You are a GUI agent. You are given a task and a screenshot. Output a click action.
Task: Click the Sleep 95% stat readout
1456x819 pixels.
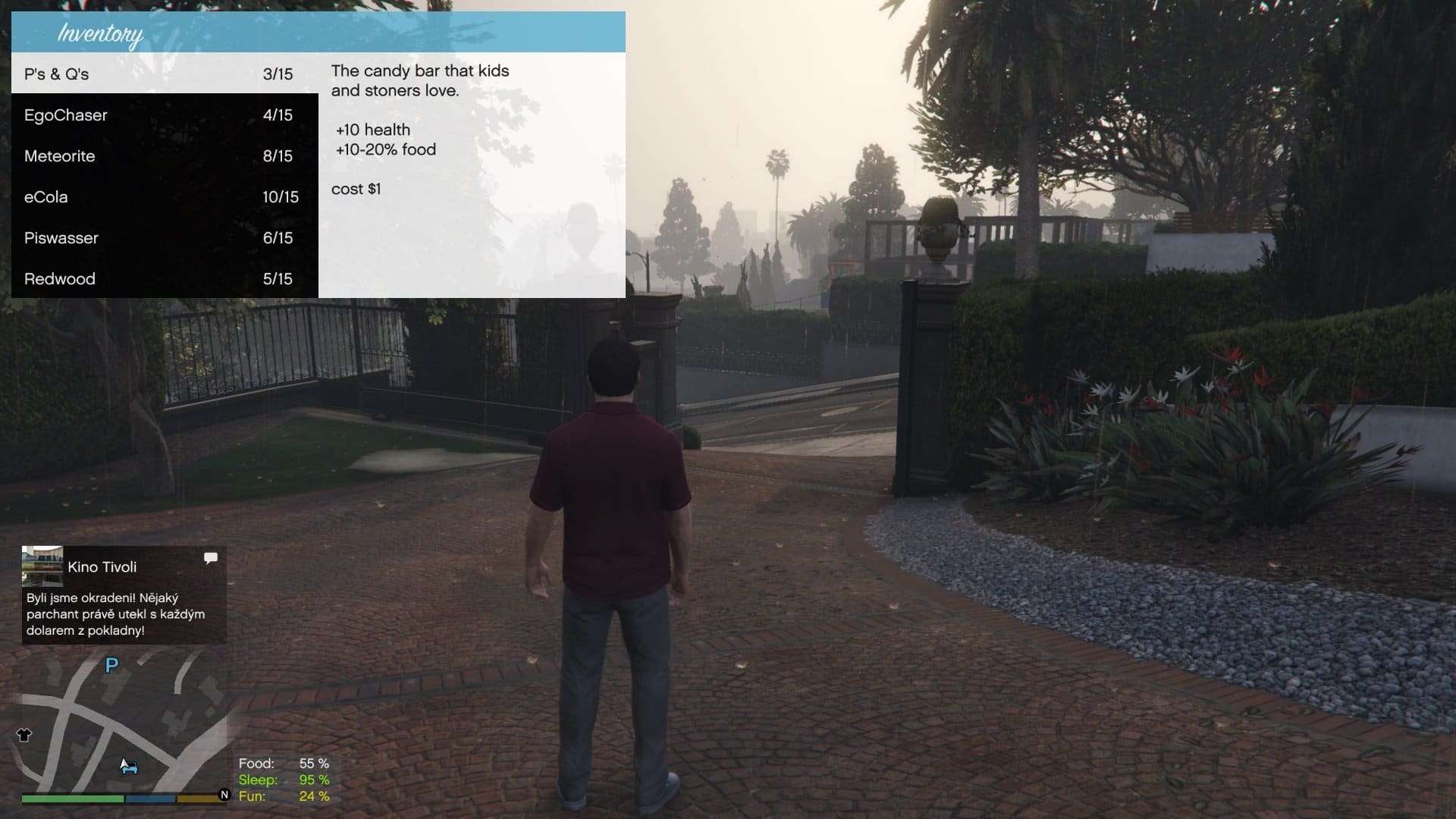tap(287, 780)
